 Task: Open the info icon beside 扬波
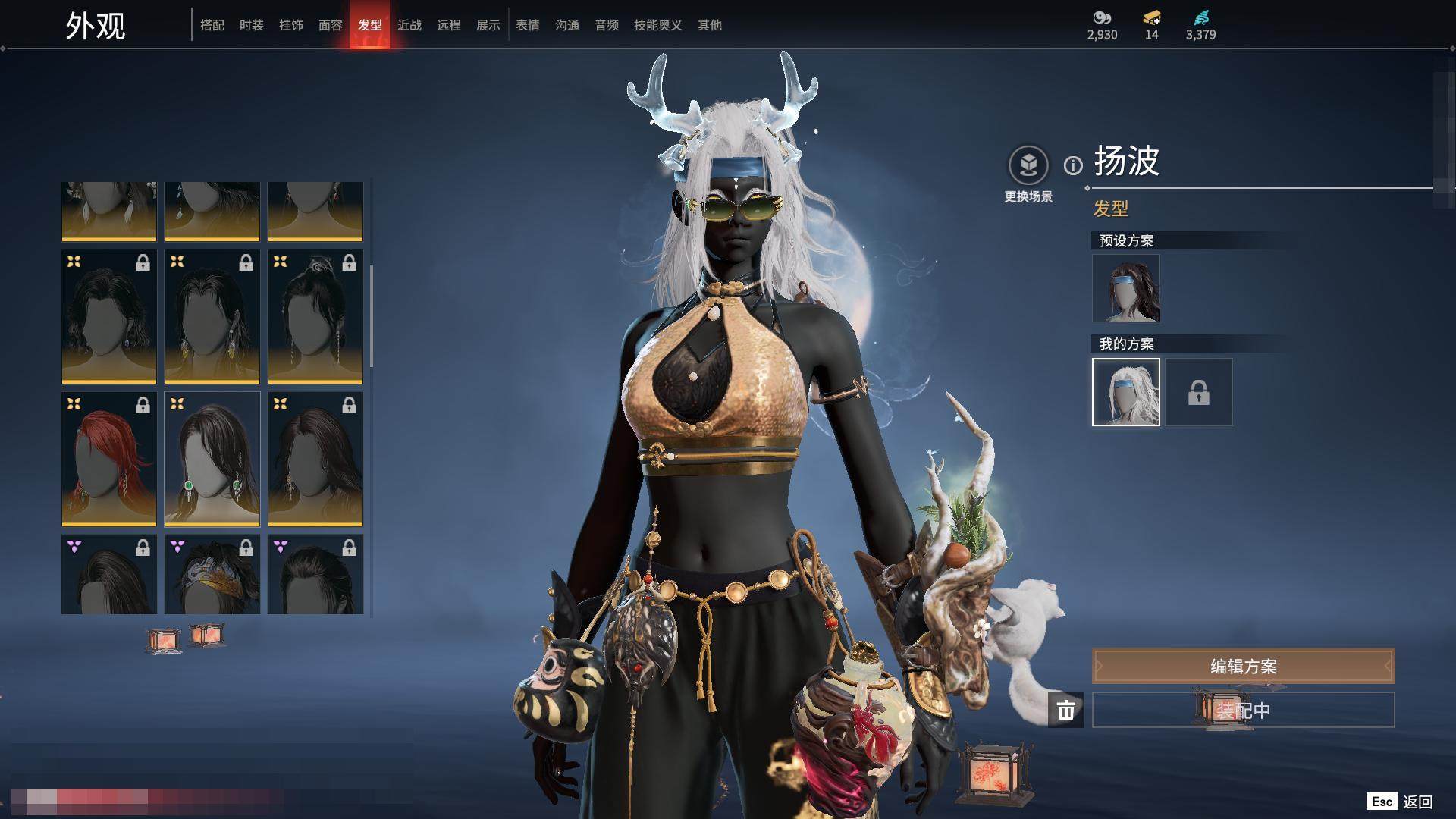1073,165
